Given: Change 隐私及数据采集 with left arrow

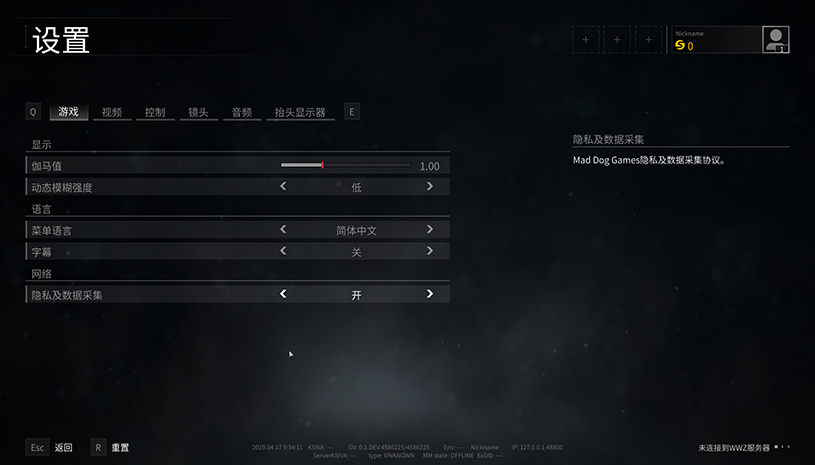Looking at the screenshot, I should (x=283, y=294).
